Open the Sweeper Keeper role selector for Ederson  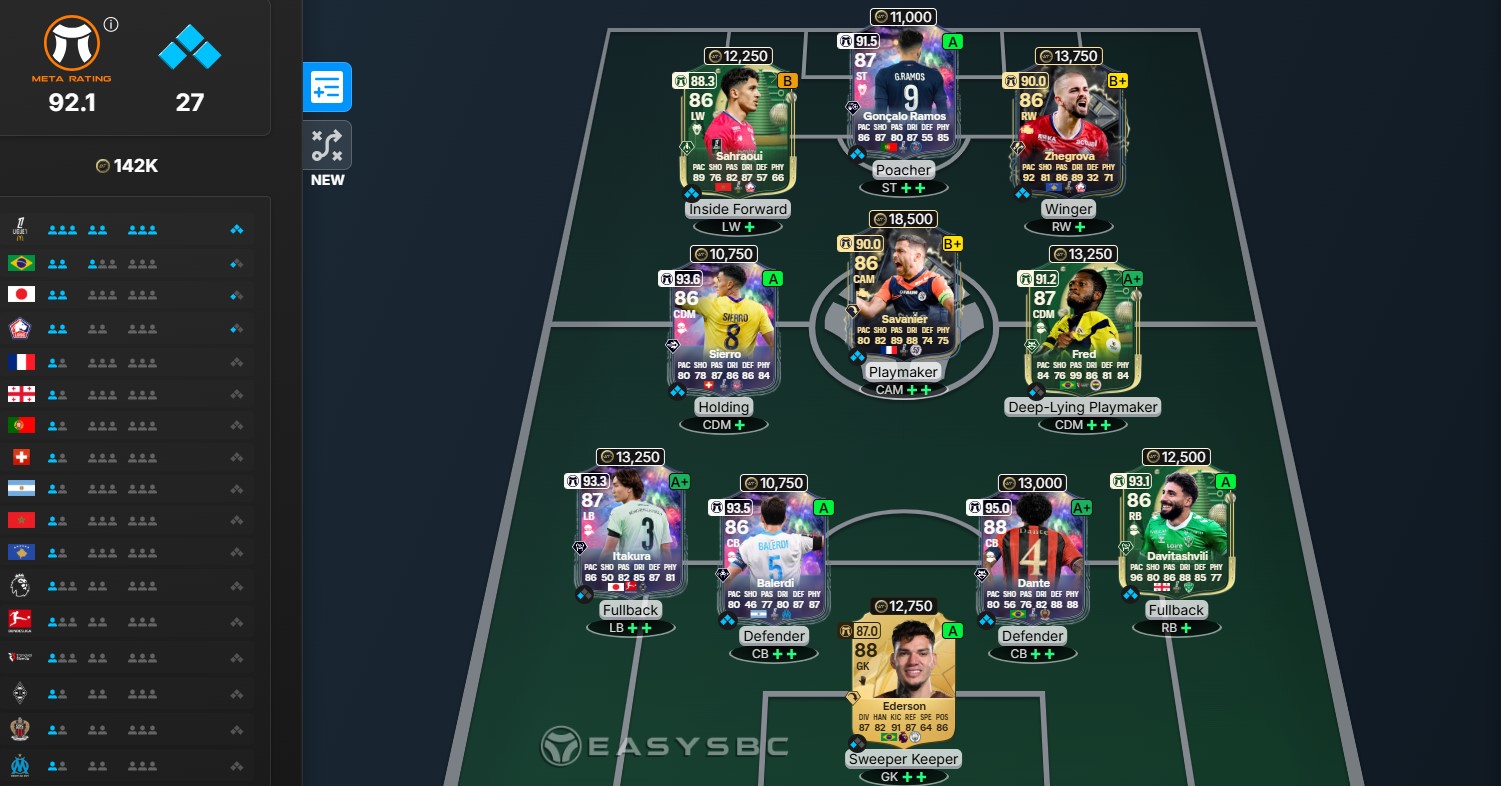point(902,759)
